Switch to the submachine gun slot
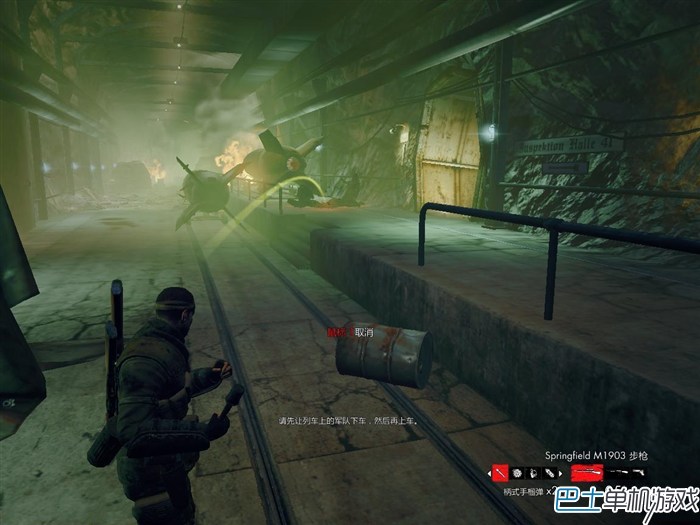The width and height of the screenshot is (700, 525). point(617,472)
